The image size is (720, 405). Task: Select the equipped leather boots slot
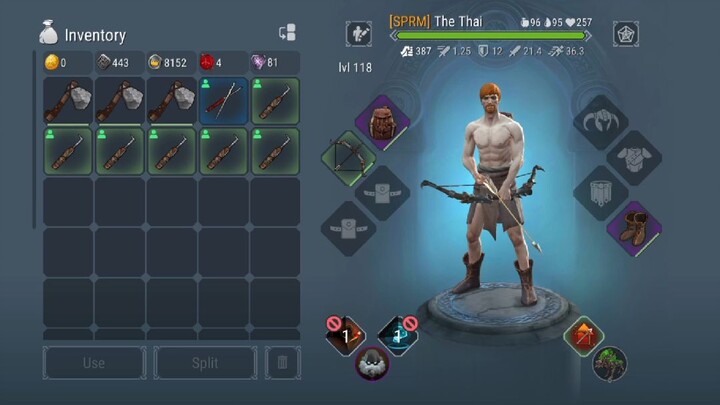pos(633,228)
